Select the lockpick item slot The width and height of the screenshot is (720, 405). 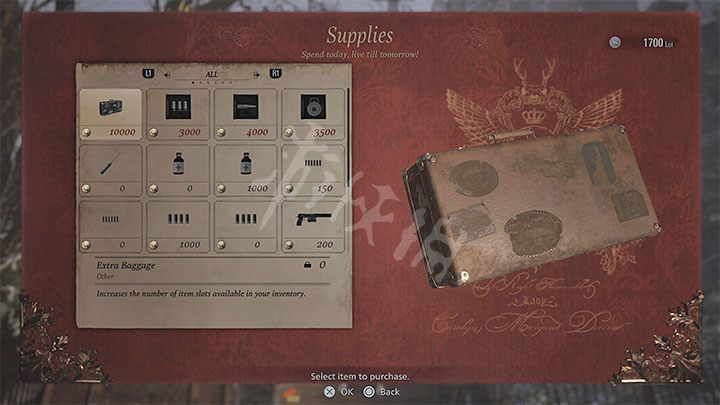[110, 168]
